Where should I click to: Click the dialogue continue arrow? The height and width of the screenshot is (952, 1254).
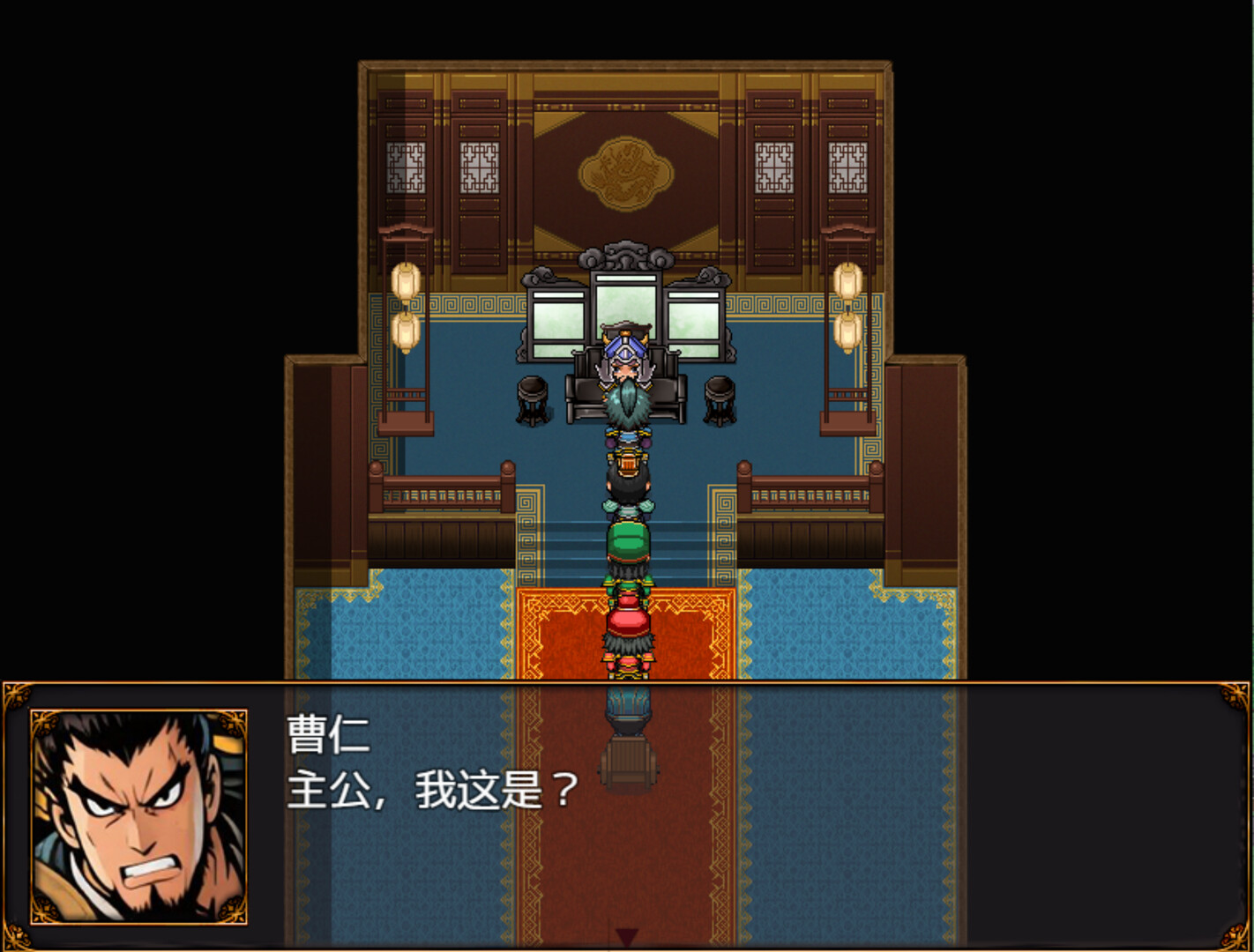[626, 936]
